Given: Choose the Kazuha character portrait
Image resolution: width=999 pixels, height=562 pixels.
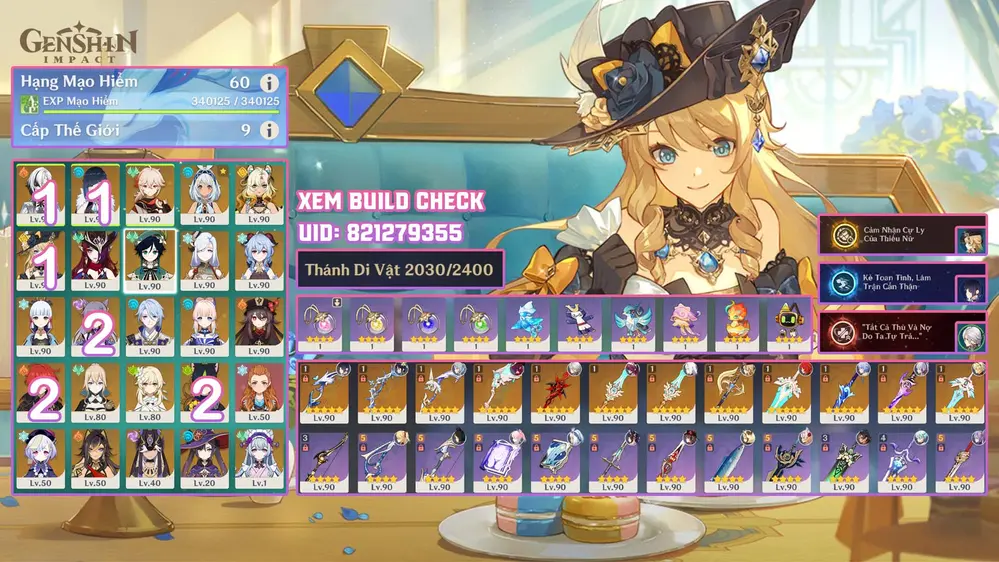Looking at the screenshot, I should (x=149, y=194).
